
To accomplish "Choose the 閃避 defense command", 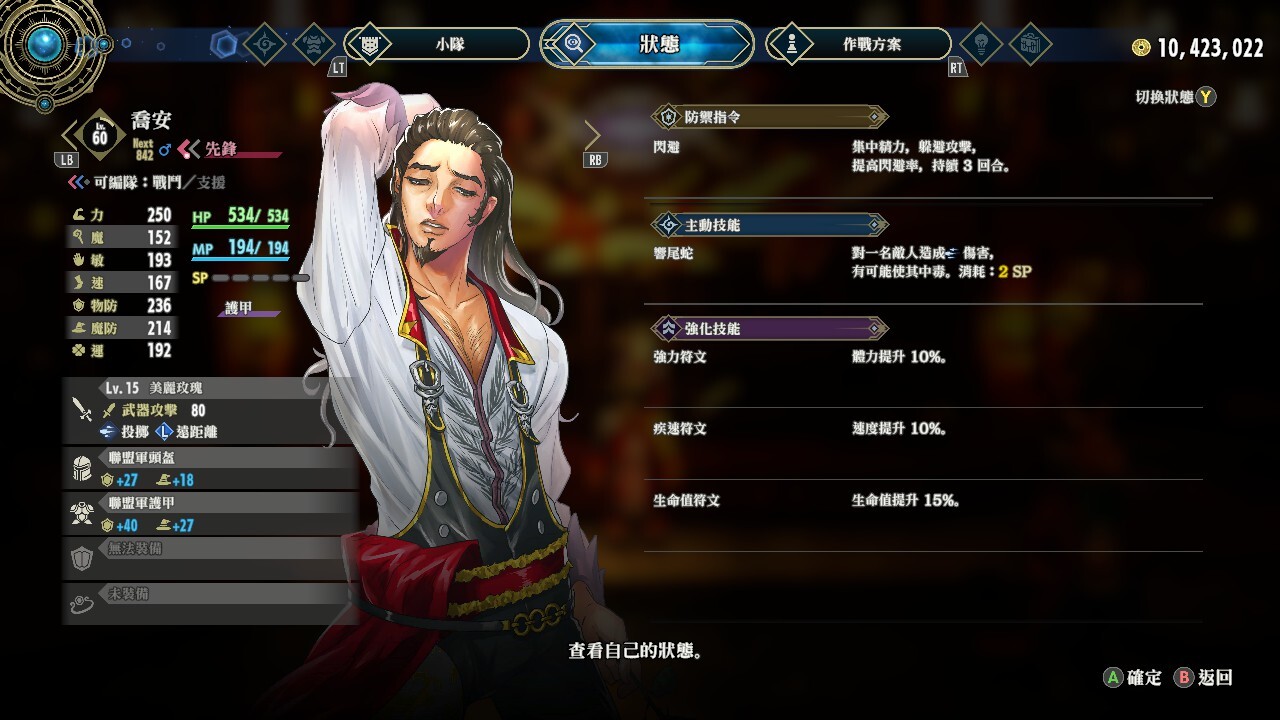I will (666, 147).
